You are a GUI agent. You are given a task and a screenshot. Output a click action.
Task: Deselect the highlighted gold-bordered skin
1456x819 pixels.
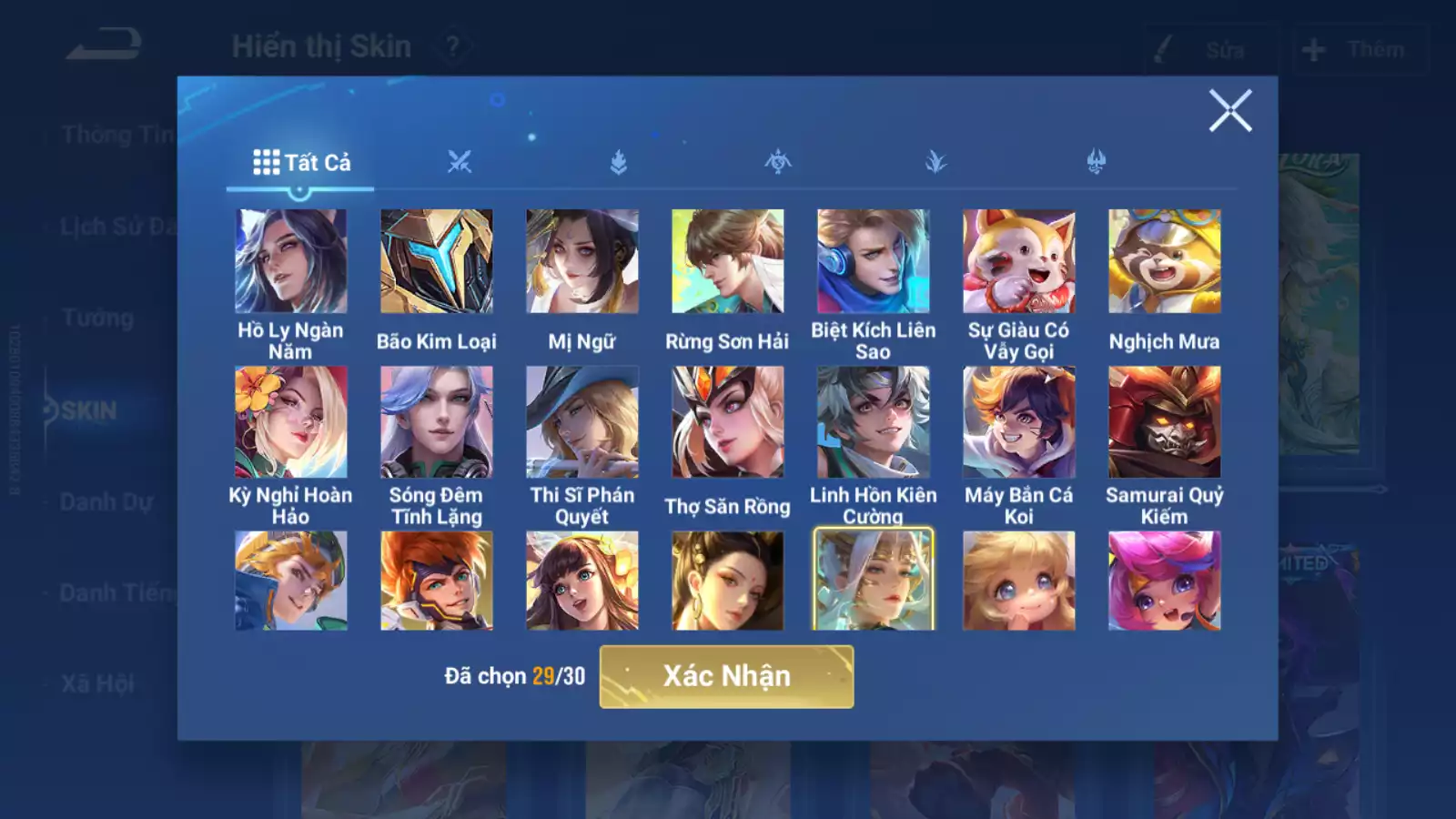coord(874,580)
